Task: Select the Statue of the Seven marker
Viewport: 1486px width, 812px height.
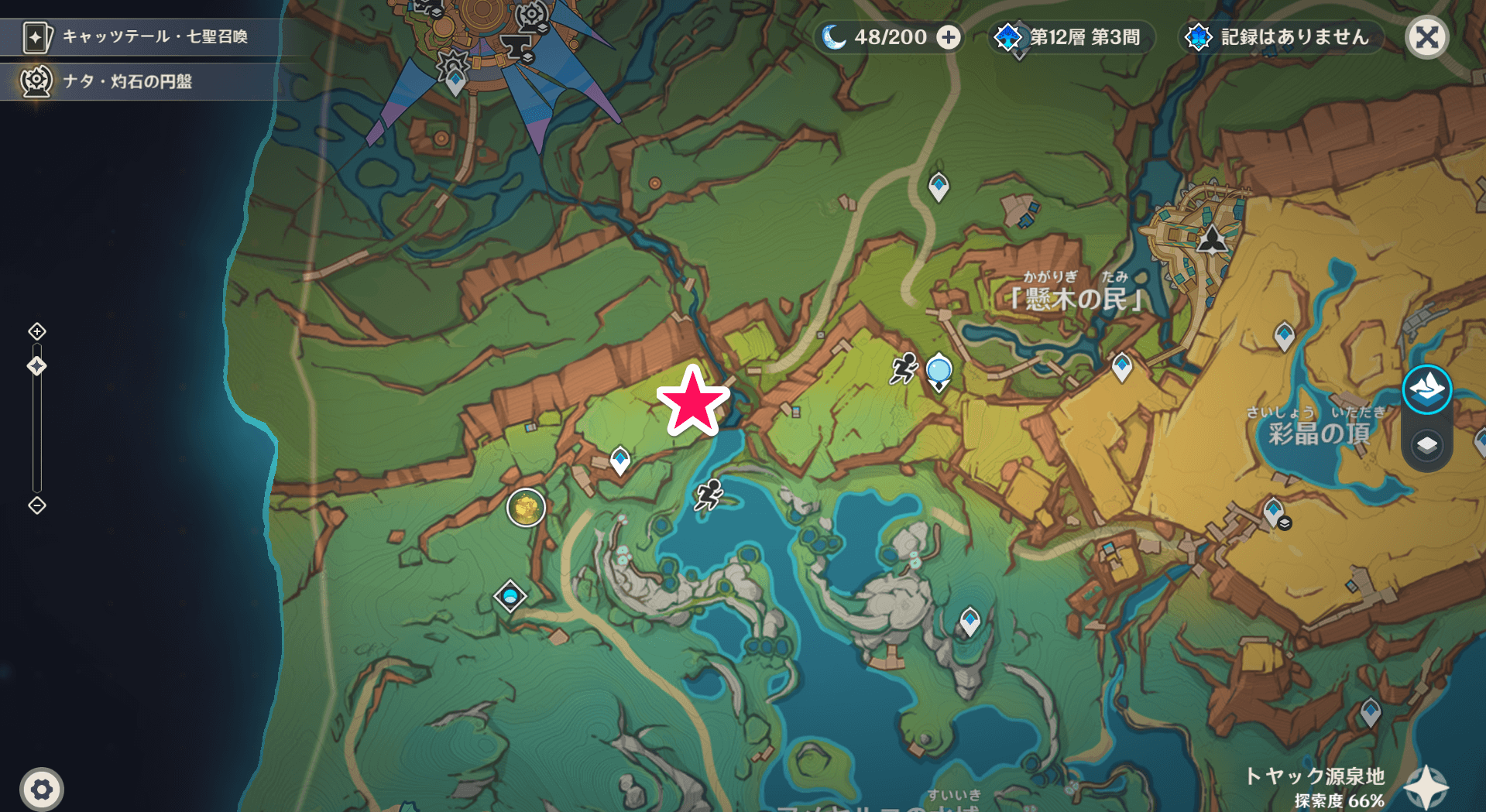Action: coord(1212,240)
